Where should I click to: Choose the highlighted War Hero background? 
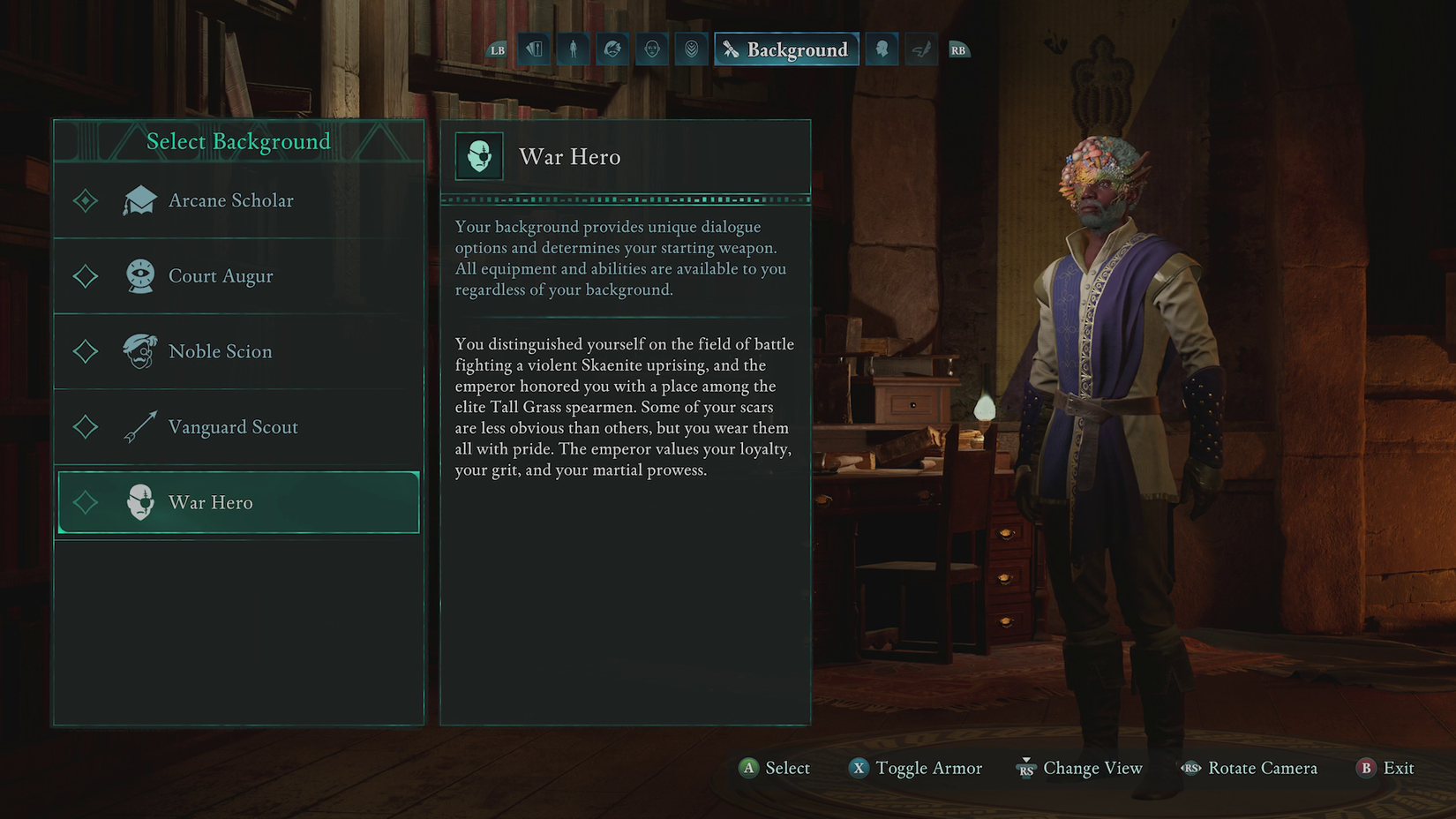(238, 502)
